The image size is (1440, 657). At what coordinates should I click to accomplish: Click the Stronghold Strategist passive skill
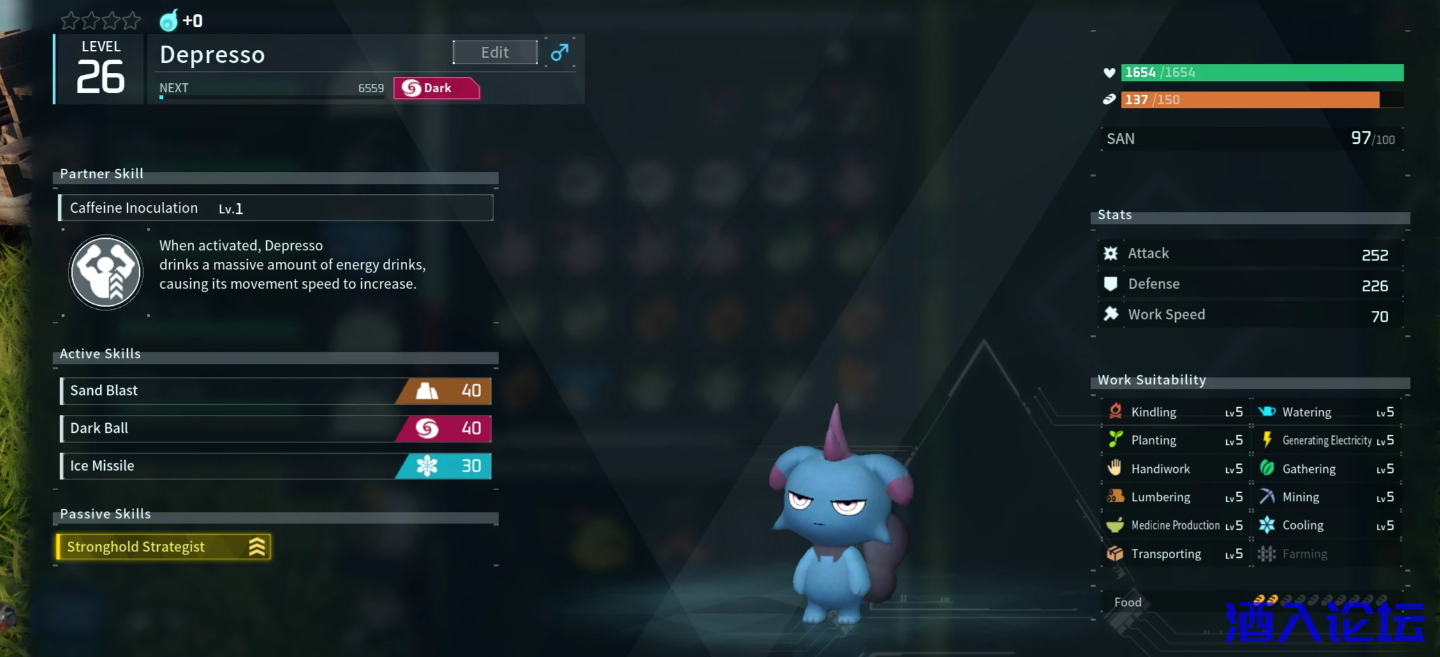(x=164, y=547)
